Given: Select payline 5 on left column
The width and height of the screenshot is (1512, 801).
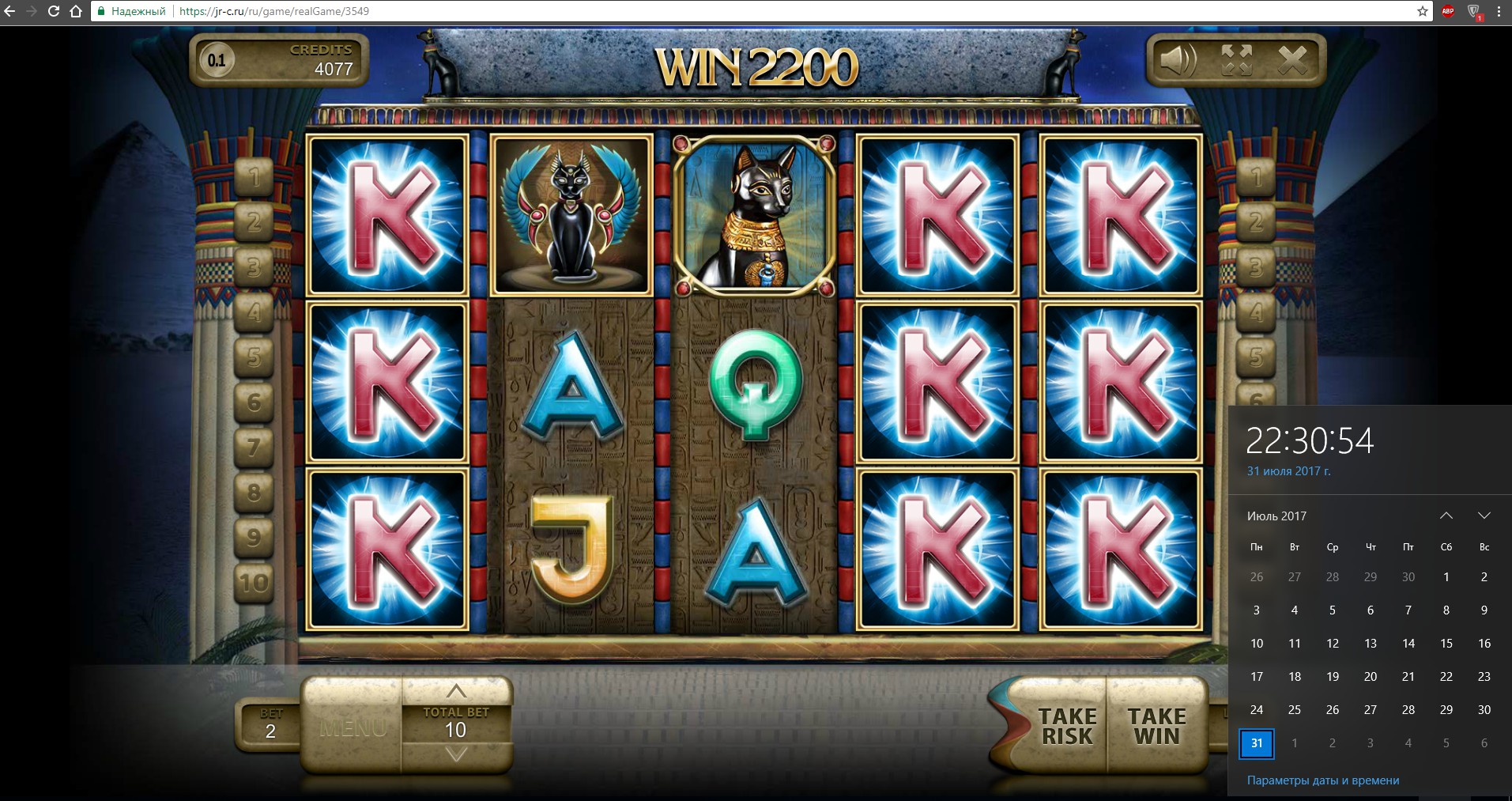Looking at the screenshot, I should pos(254,357).
